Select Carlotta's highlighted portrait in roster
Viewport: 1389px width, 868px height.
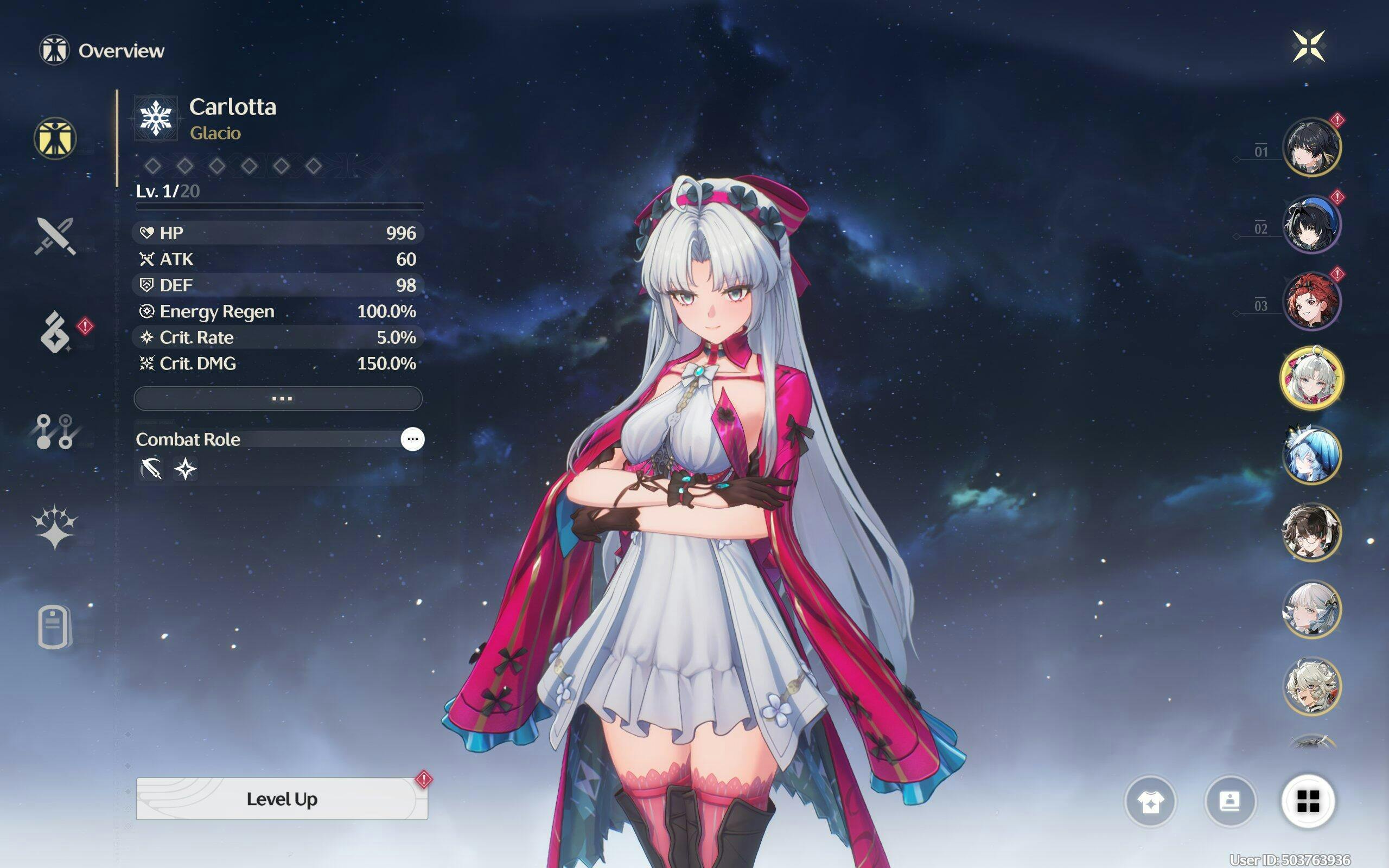click(1311, 378)
